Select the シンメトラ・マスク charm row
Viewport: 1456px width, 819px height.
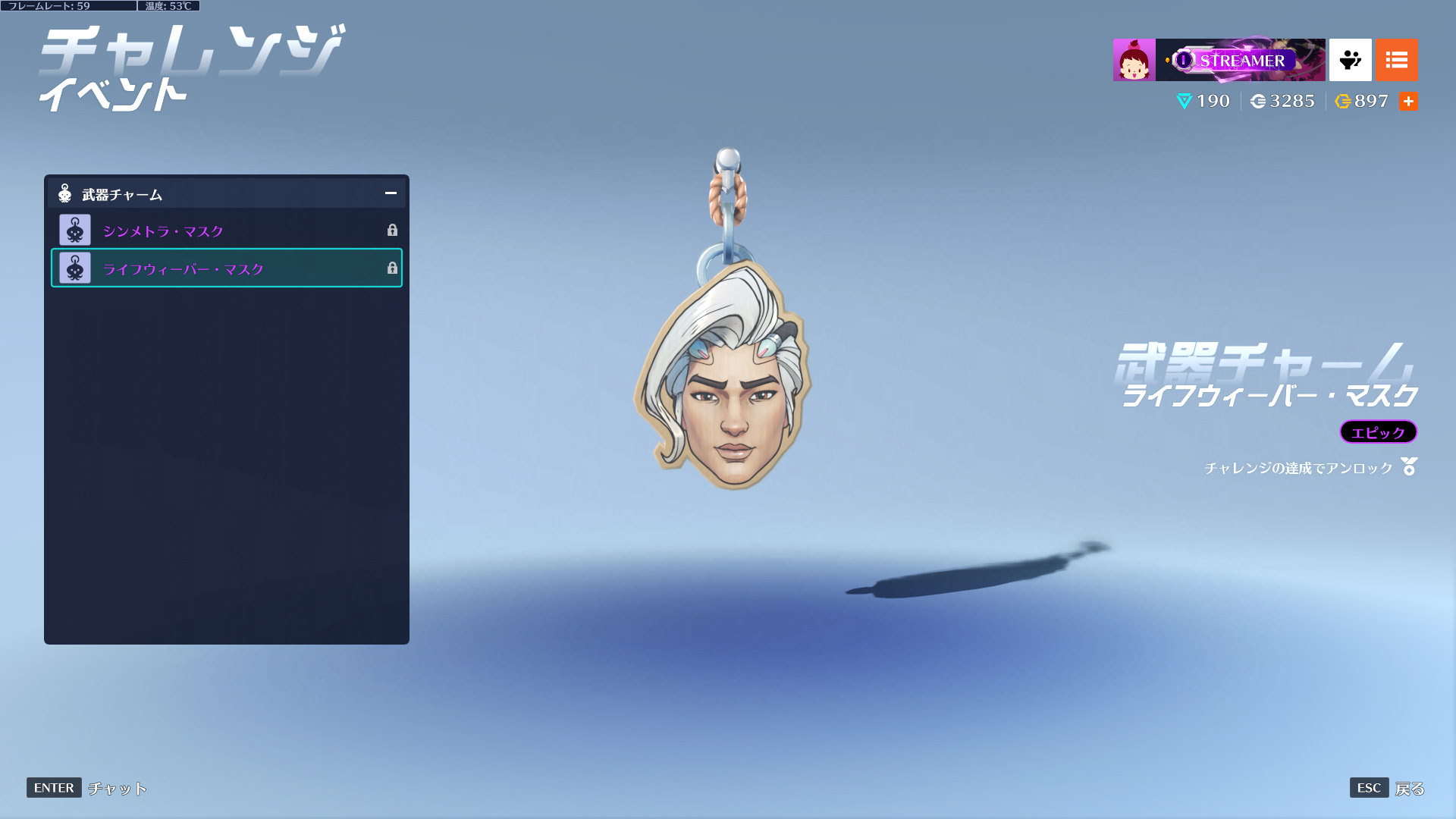[226, 231]
